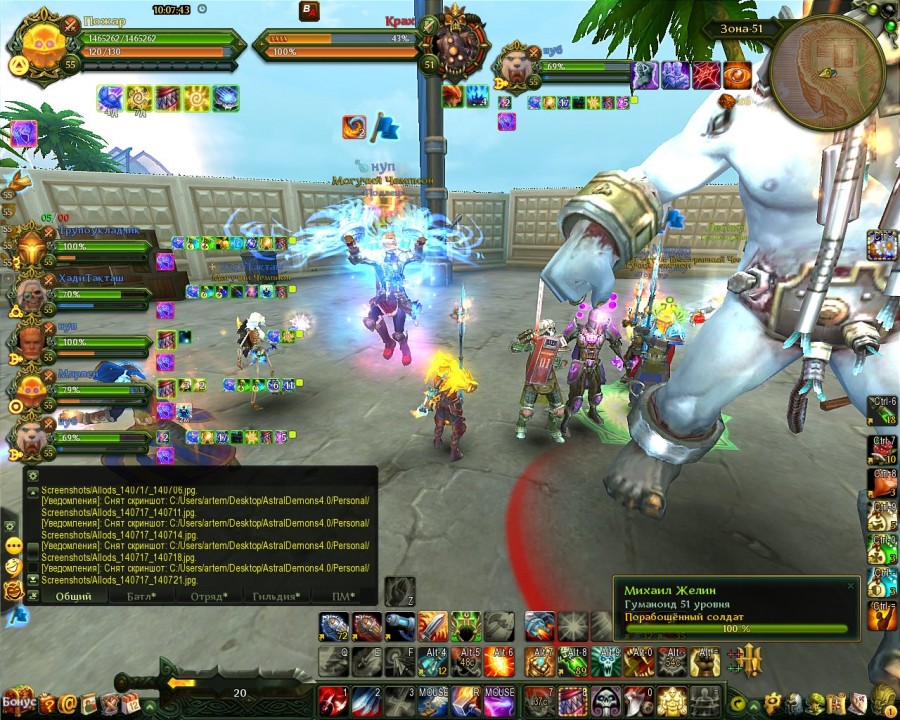Screen dimensions: 900x720
Task: Click the player sun portrait Пожар
Action: (45, 45)
